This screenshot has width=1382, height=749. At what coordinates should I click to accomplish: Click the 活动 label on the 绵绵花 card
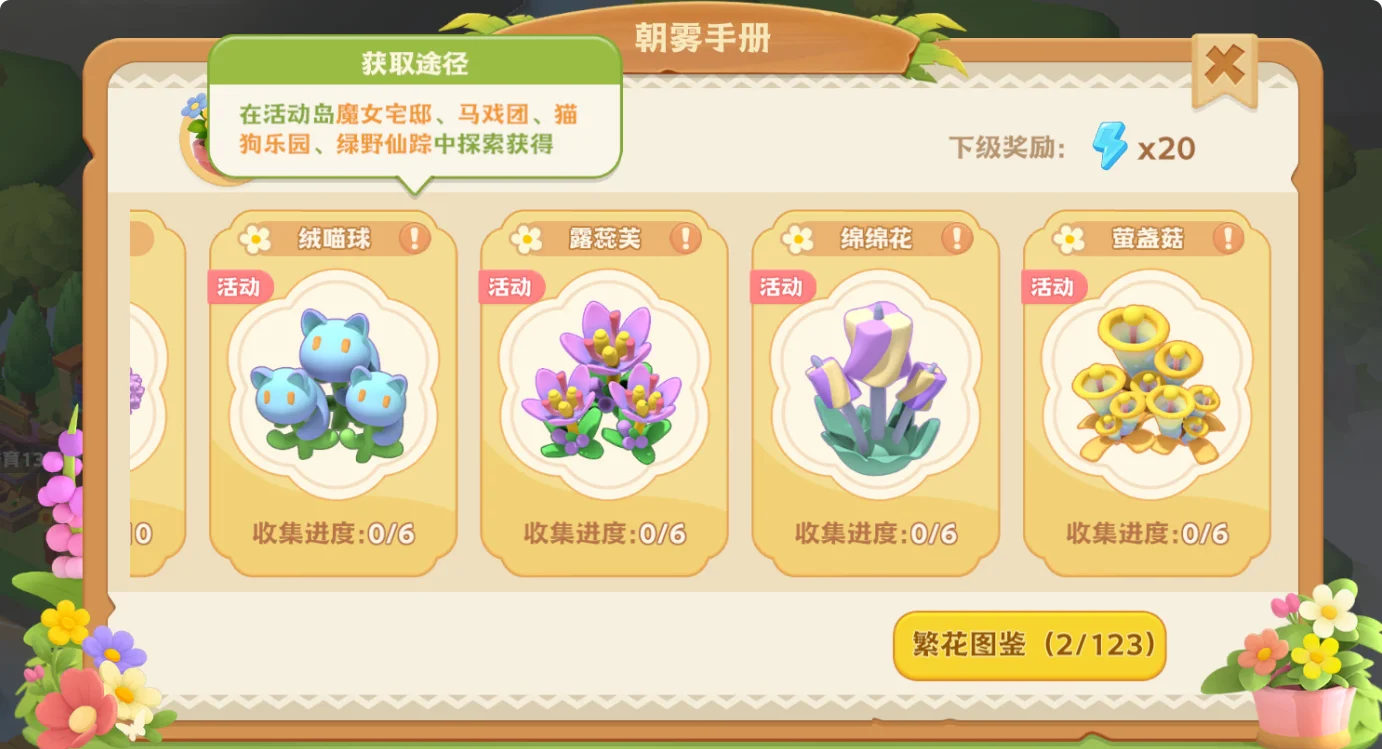[781, 287]
